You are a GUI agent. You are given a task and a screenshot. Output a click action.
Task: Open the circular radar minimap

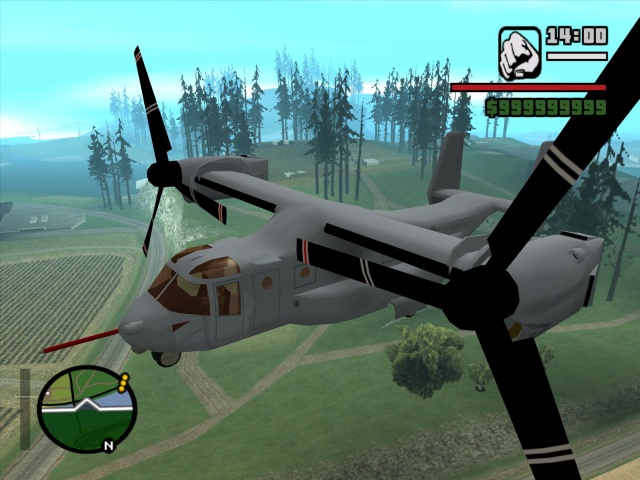coord(87,408)
